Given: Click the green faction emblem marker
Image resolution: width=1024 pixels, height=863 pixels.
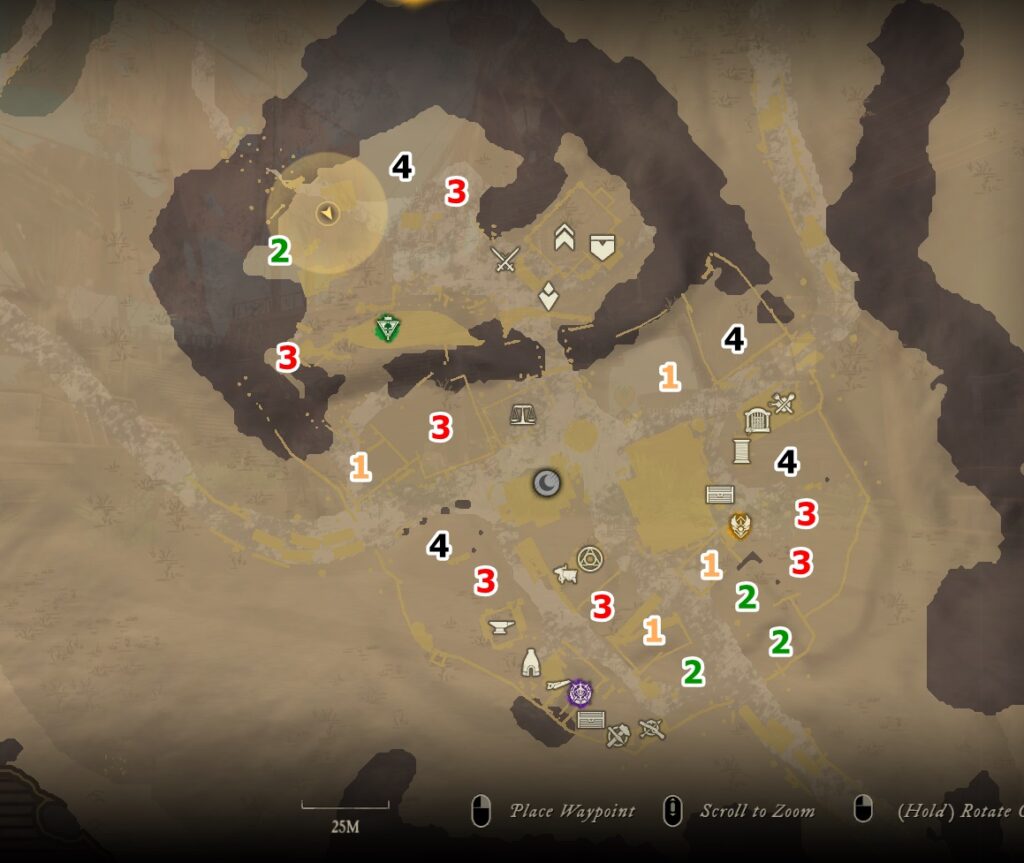Looking at the screenshot, I should 387,327.
